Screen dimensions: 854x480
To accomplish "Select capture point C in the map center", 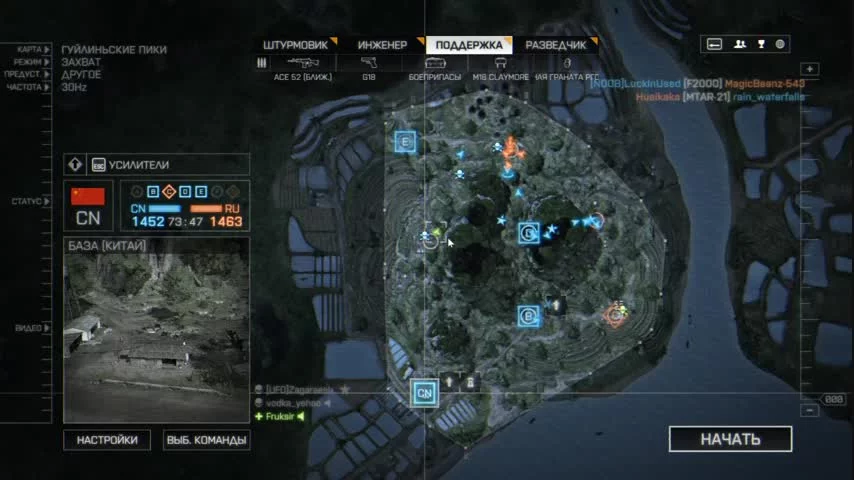I will click(x=528, y=234).
